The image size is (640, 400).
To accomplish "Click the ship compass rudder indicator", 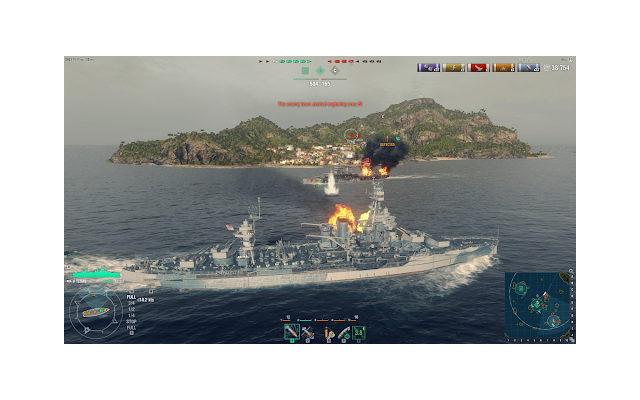I will 95,313.
